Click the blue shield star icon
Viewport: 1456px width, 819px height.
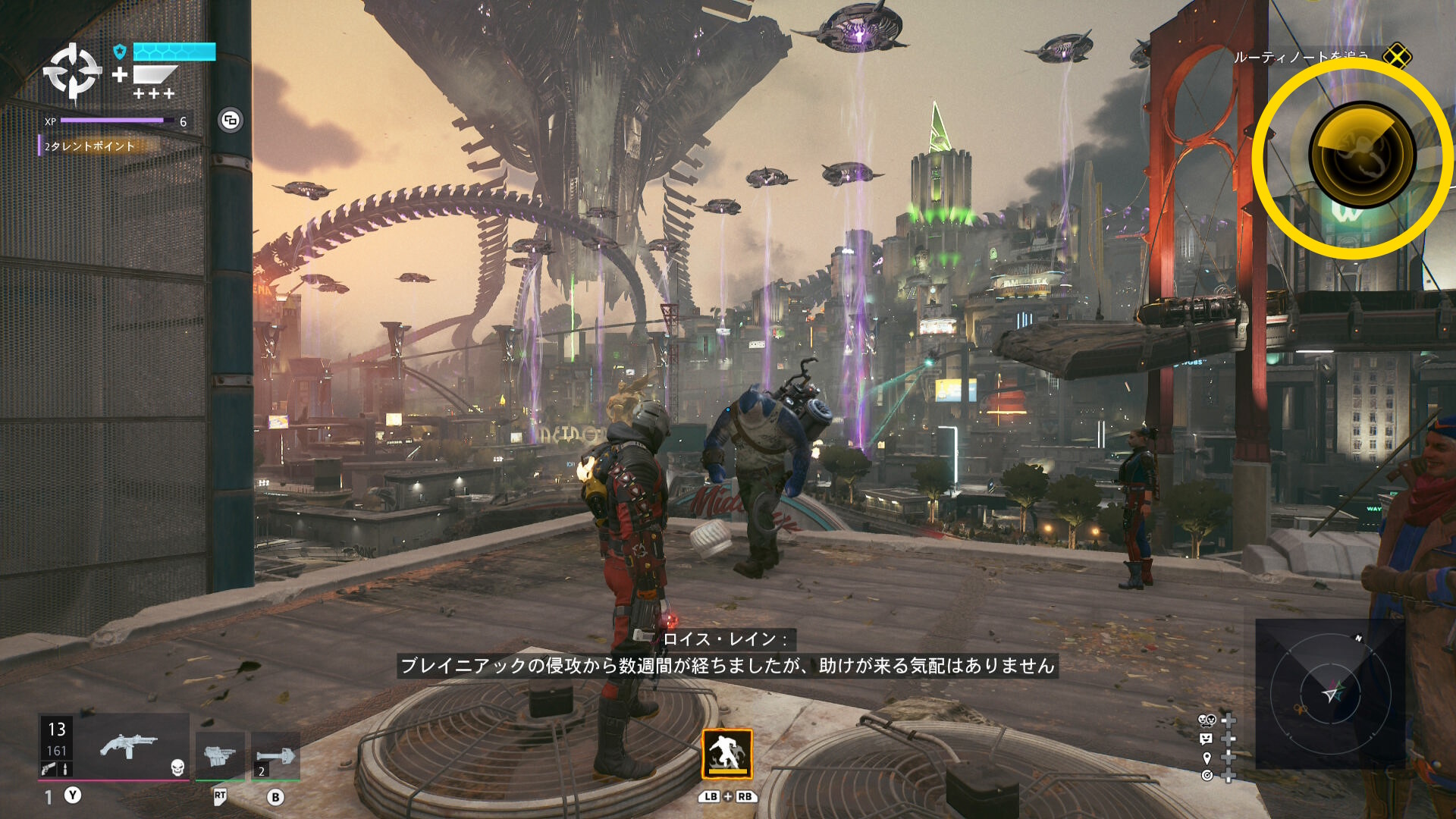(x=119, y=52)
